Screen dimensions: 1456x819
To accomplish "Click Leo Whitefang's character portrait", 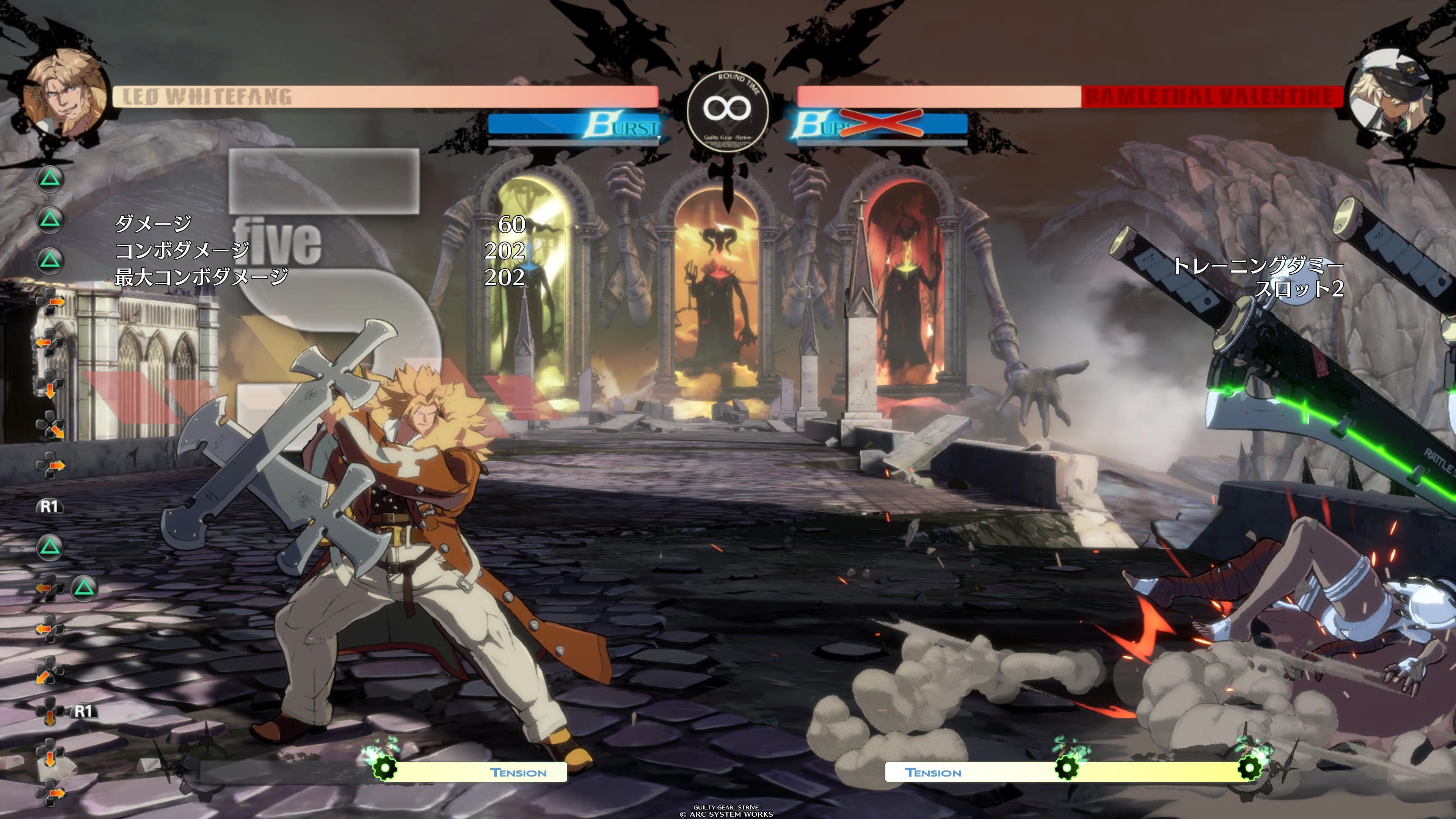I will 66,93.
